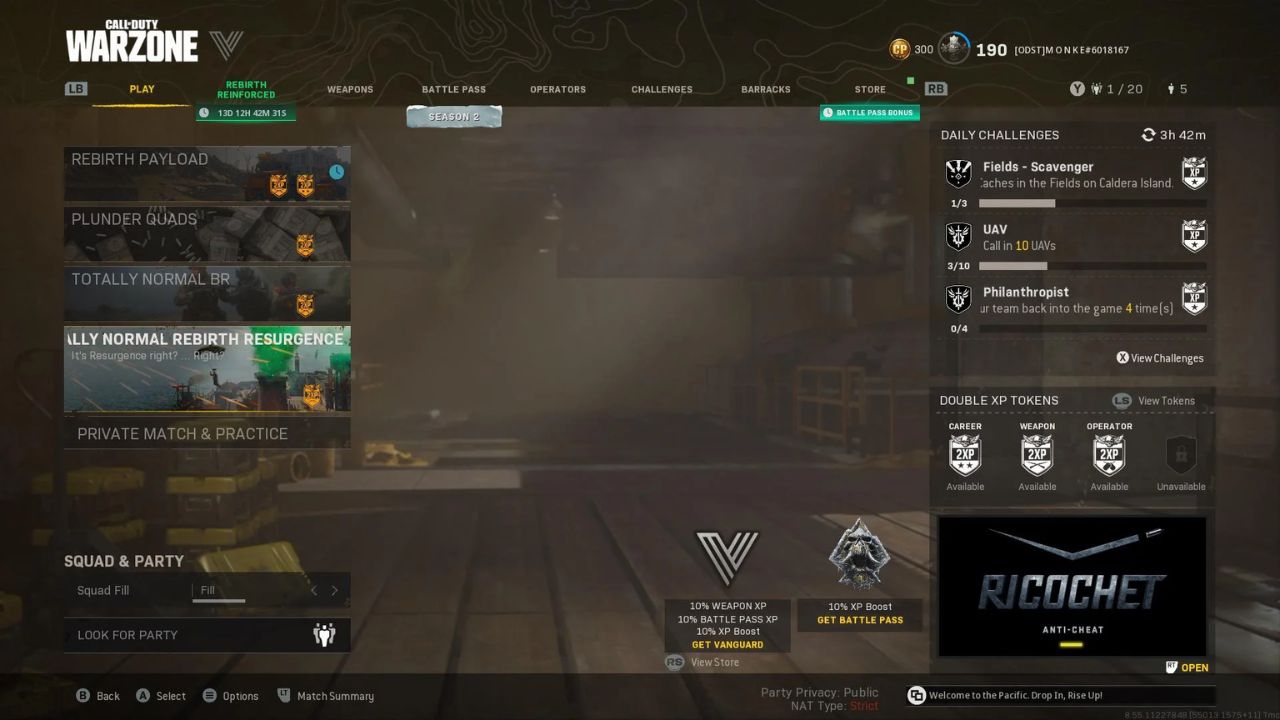Viewport: 1280px width, 720px height.
Task: Click the UAV challenge XP reward icon
Action: [1193, 236]
